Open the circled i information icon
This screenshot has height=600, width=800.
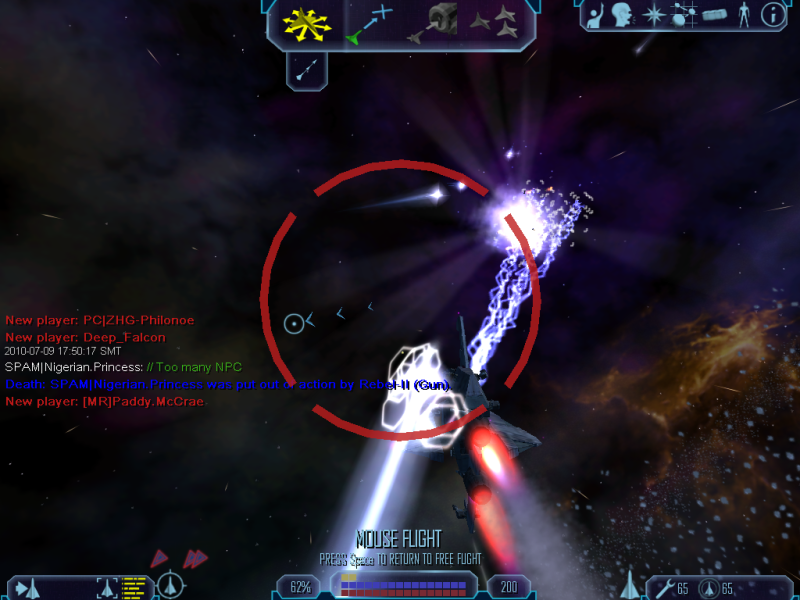tap(772, 15)
